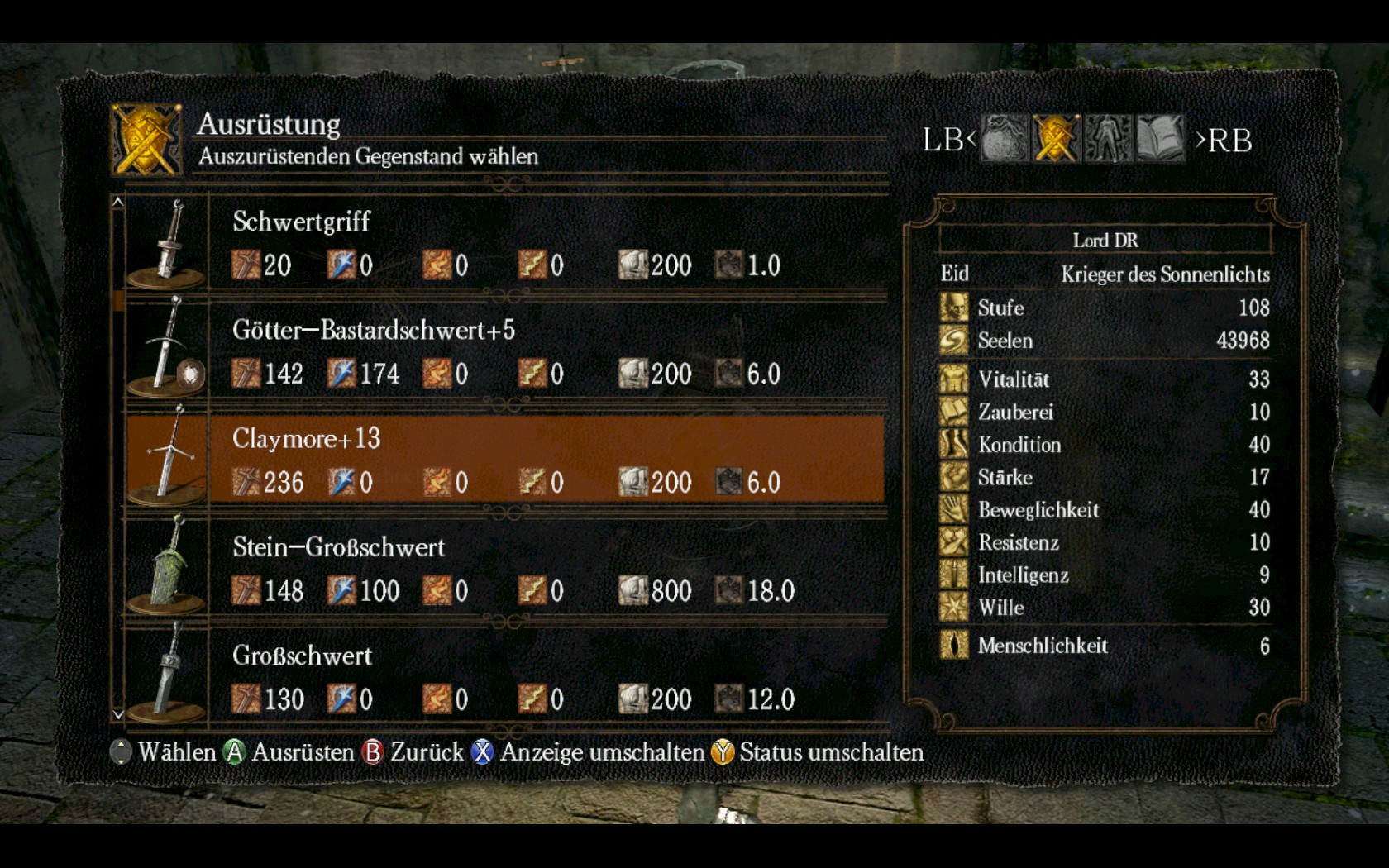Switch to the equipment shield-and-swords tab
The image size is (1389, 868).
pyautogui.click(x=1056, y=139)
